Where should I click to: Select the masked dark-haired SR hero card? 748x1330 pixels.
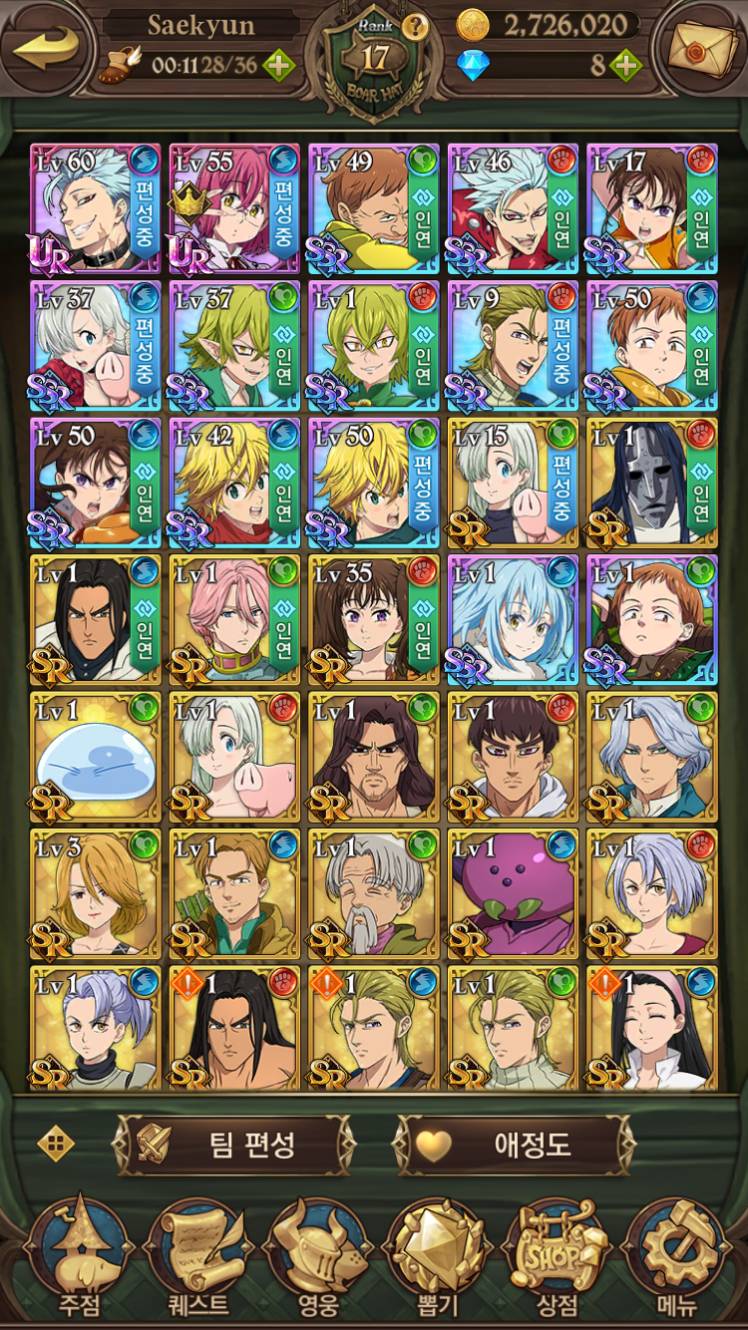tap(652, 483)
